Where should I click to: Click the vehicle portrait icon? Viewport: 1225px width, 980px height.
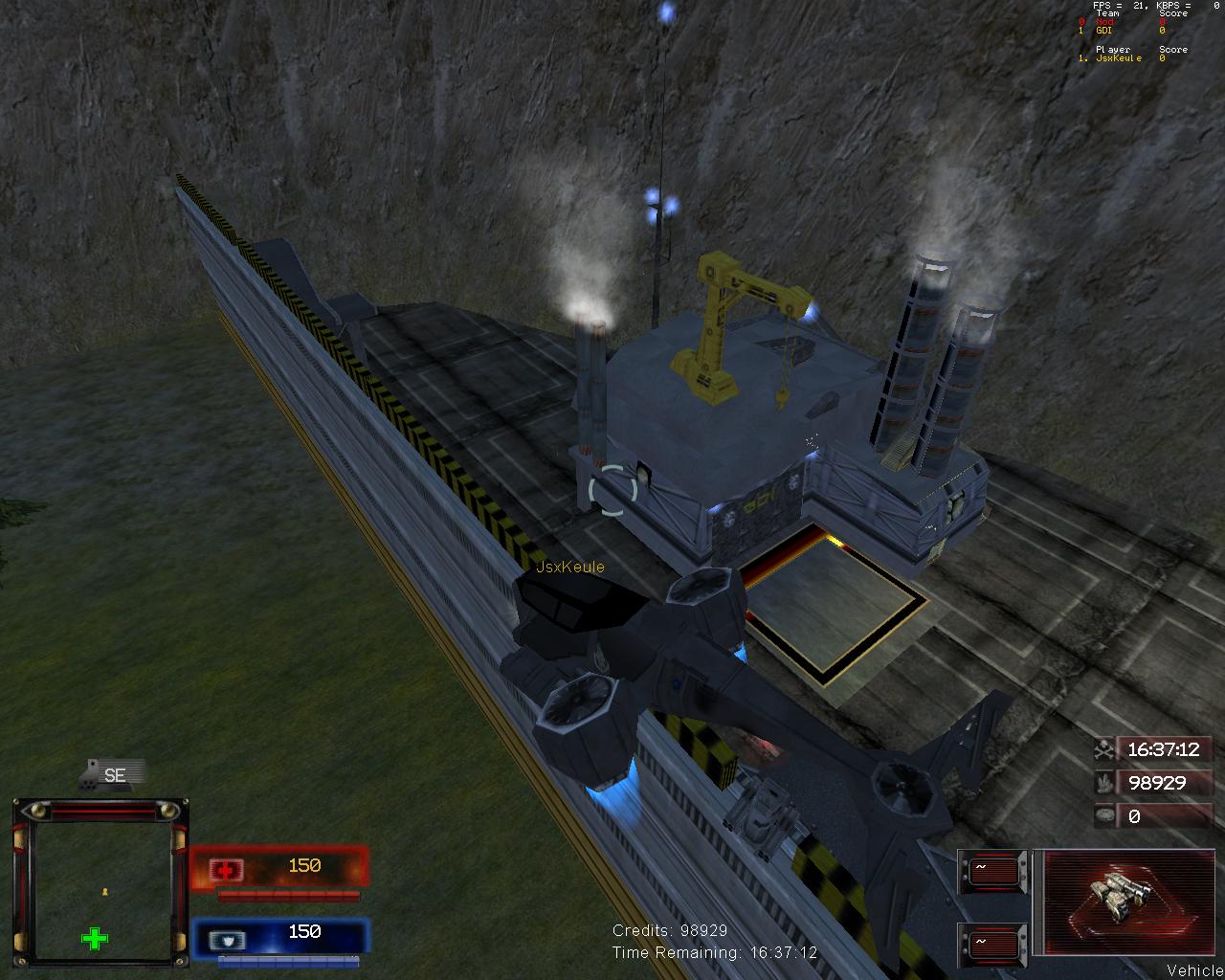point(1113,901)
